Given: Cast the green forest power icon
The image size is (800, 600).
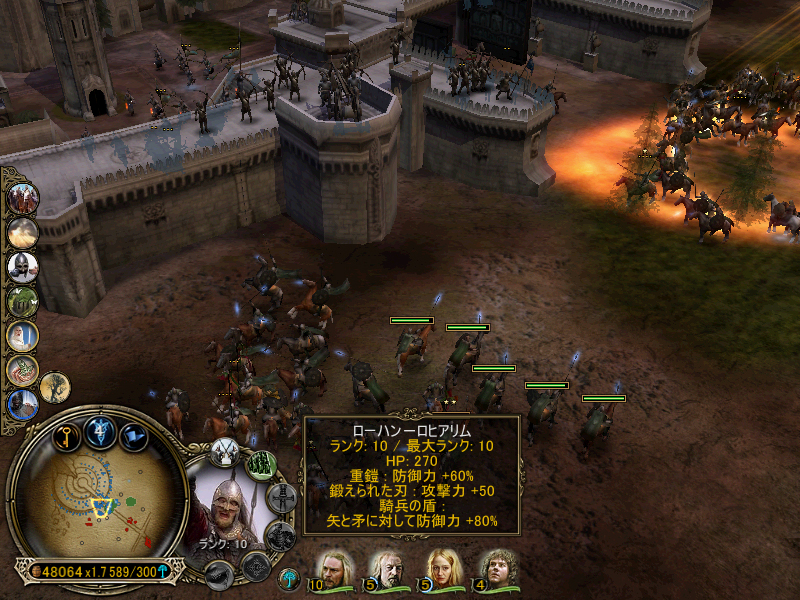Looking at the screenshot, I should click(x=22, y=300).
